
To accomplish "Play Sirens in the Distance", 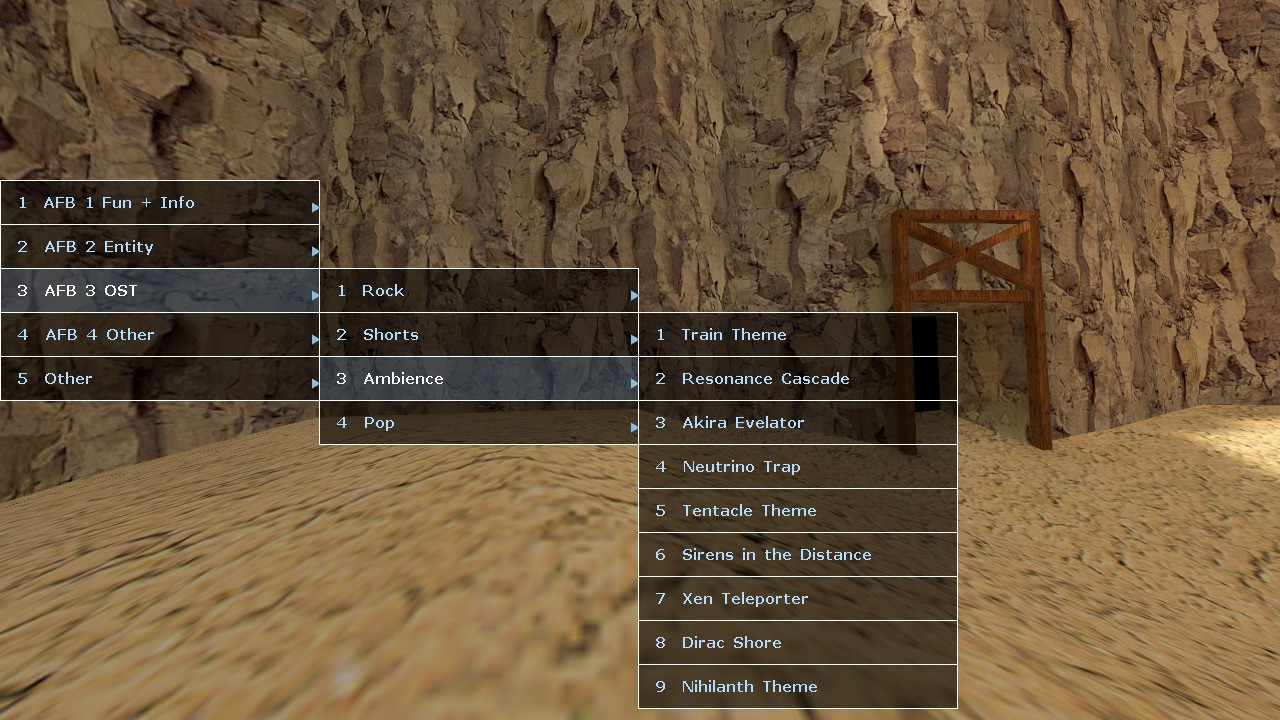I will (790, 555).
